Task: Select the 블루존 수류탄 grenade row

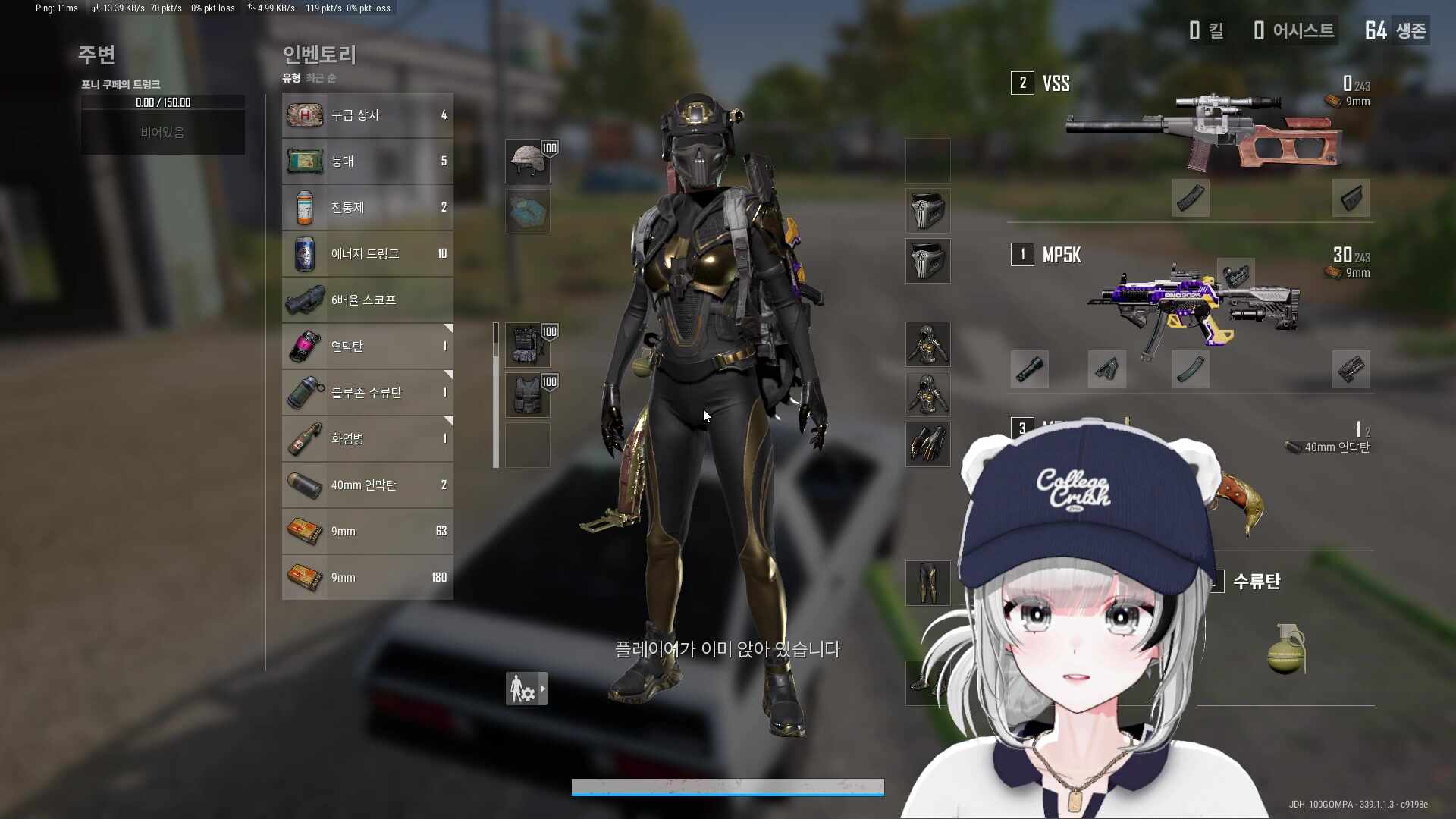Action: pyautogui.click(x=367, y=393)
